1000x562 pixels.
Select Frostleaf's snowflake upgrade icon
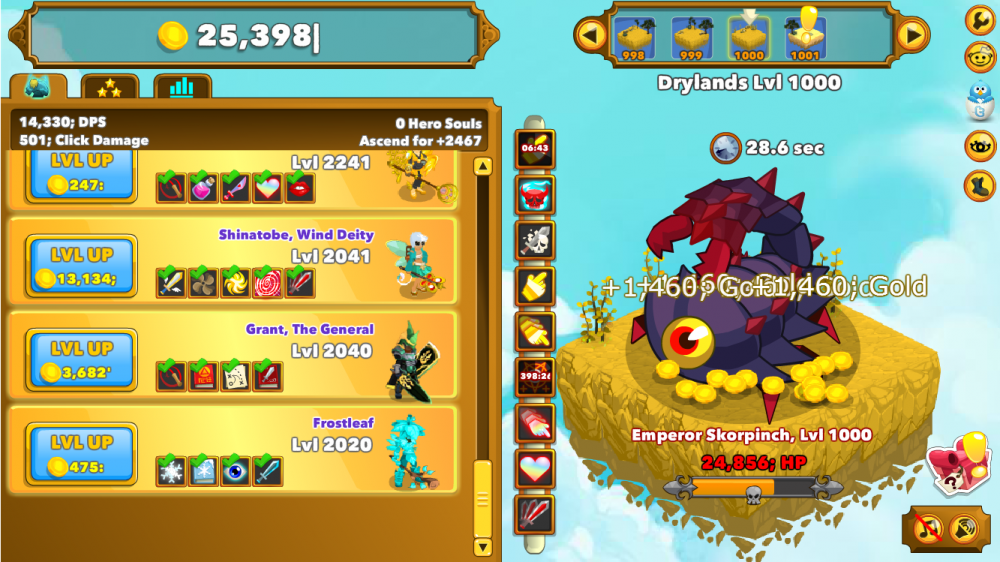pyautogui.click(x=171, y=470)
